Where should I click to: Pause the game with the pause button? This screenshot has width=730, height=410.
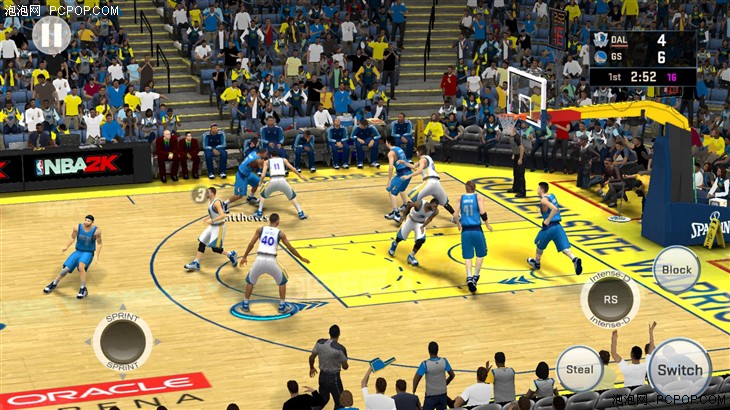click(x=51, y=35)
